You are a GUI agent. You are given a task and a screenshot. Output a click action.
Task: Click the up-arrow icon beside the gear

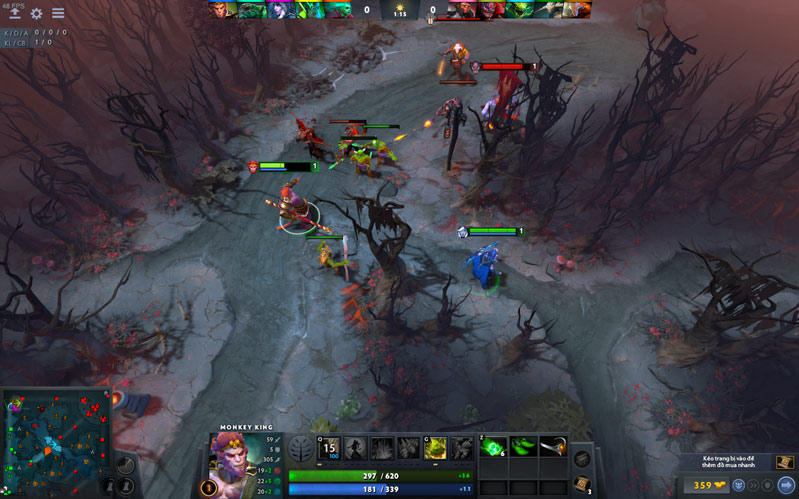tap(15, 14)
